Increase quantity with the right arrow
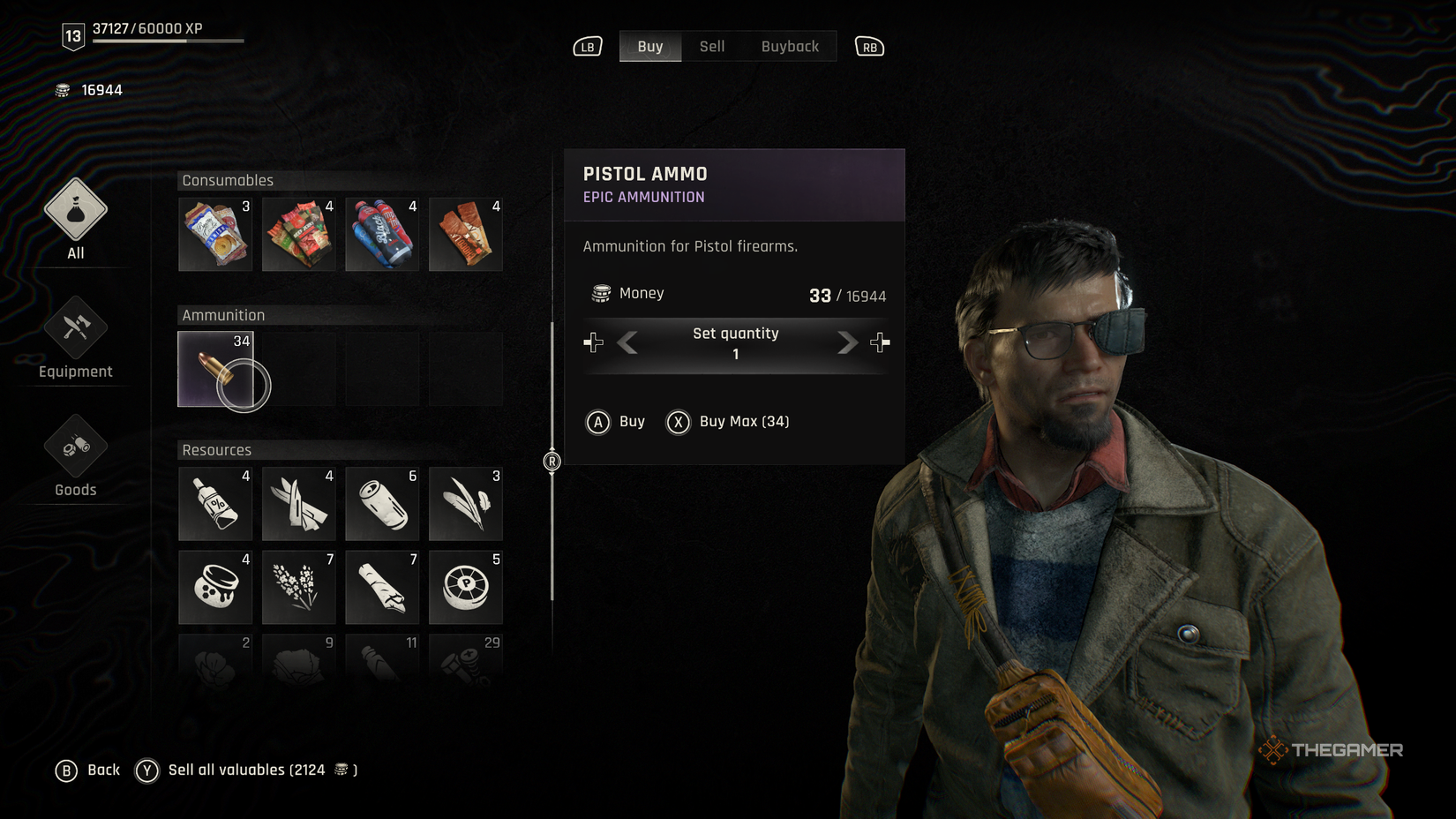Viewport: 1456px width, 819px height. click(846, 343)
